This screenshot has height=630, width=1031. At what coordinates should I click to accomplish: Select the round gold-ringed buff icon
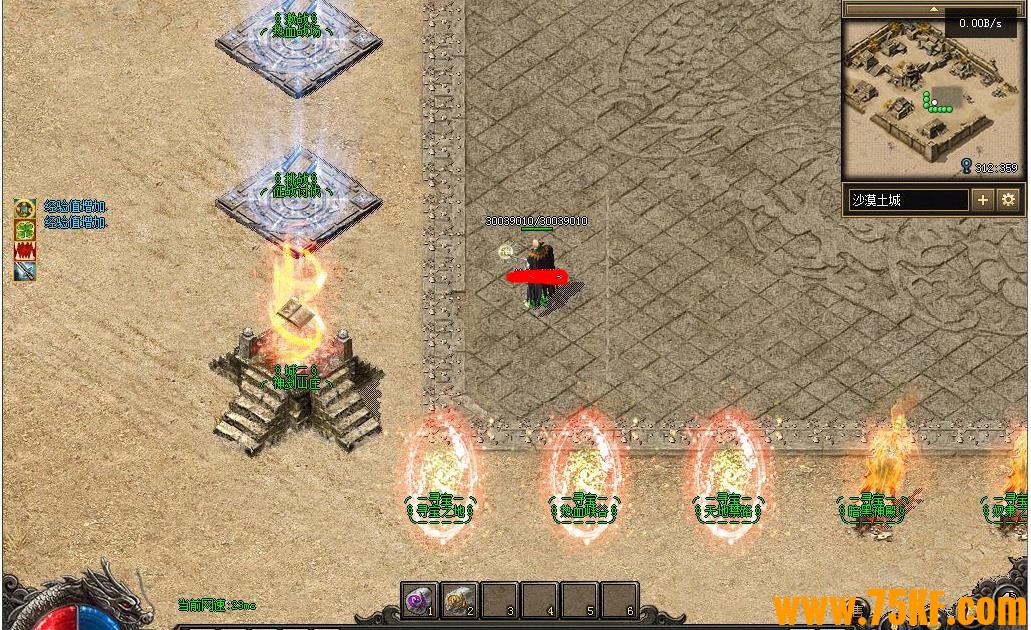coord(25,209)
